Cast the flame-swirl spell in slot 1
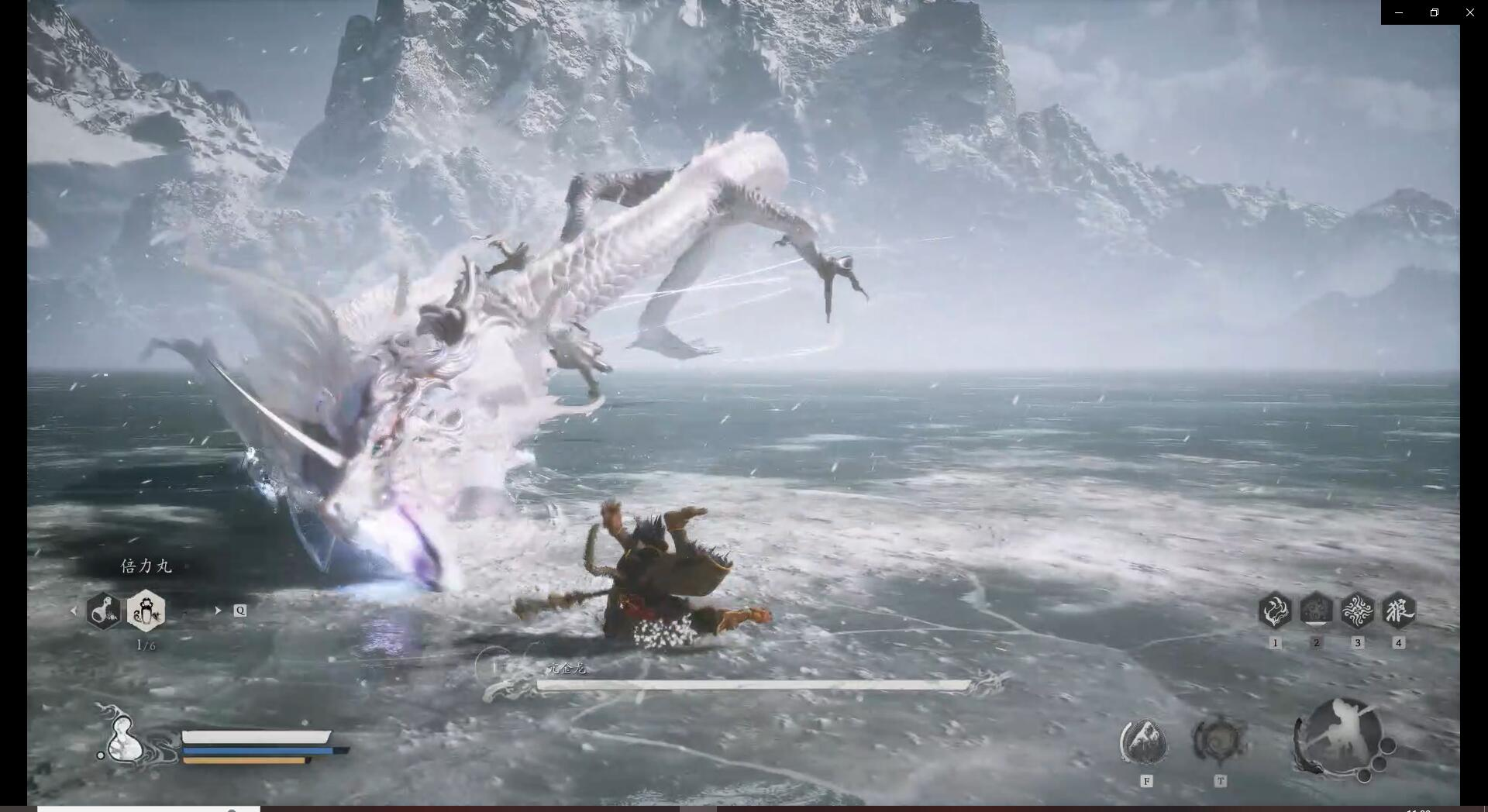Viewport: 1488px width, 812px height. point(1275,611)
